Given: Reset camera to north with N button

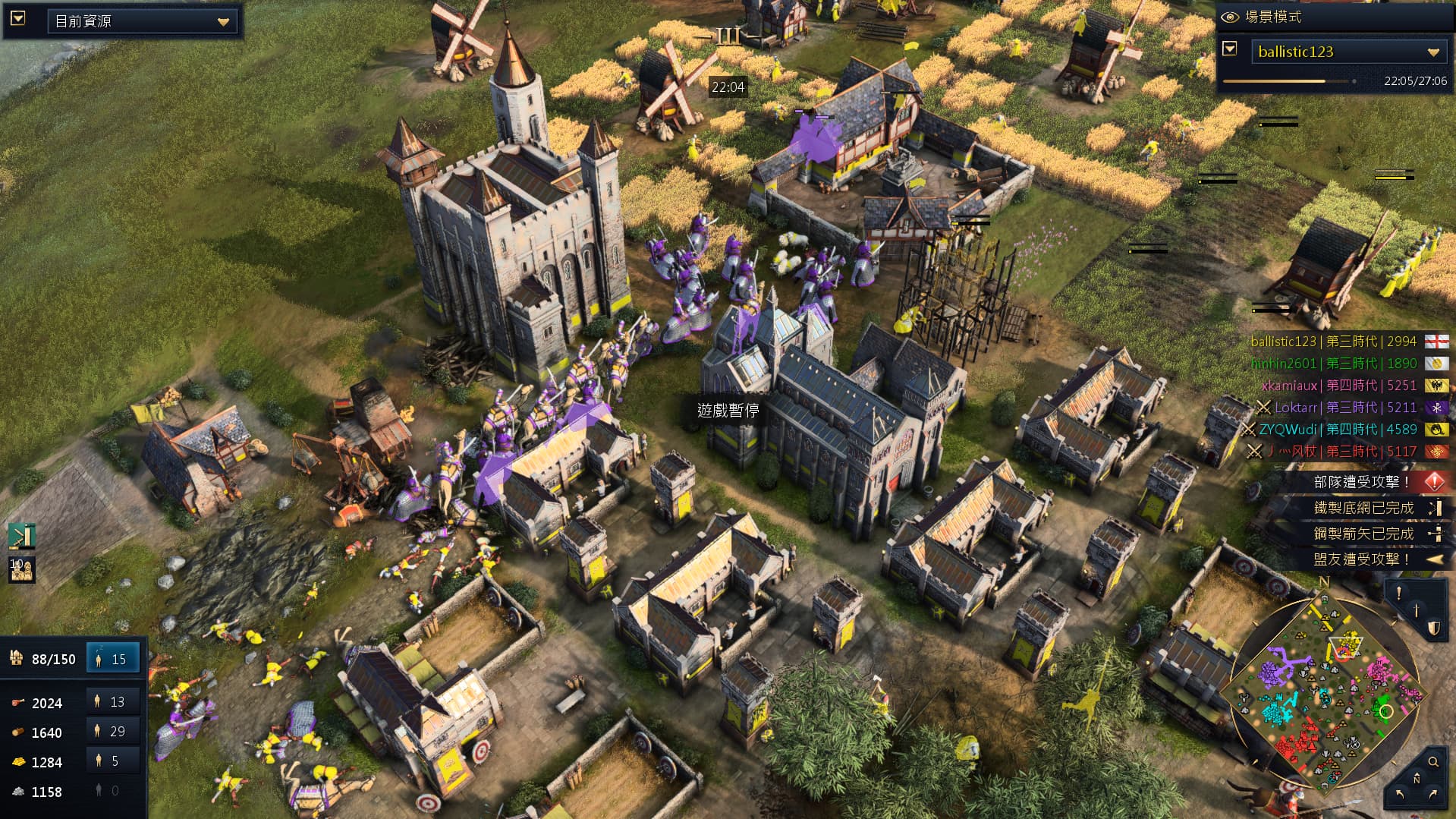Looking at the screenshot, I should pyautogui.click(x=1416, y=779).
